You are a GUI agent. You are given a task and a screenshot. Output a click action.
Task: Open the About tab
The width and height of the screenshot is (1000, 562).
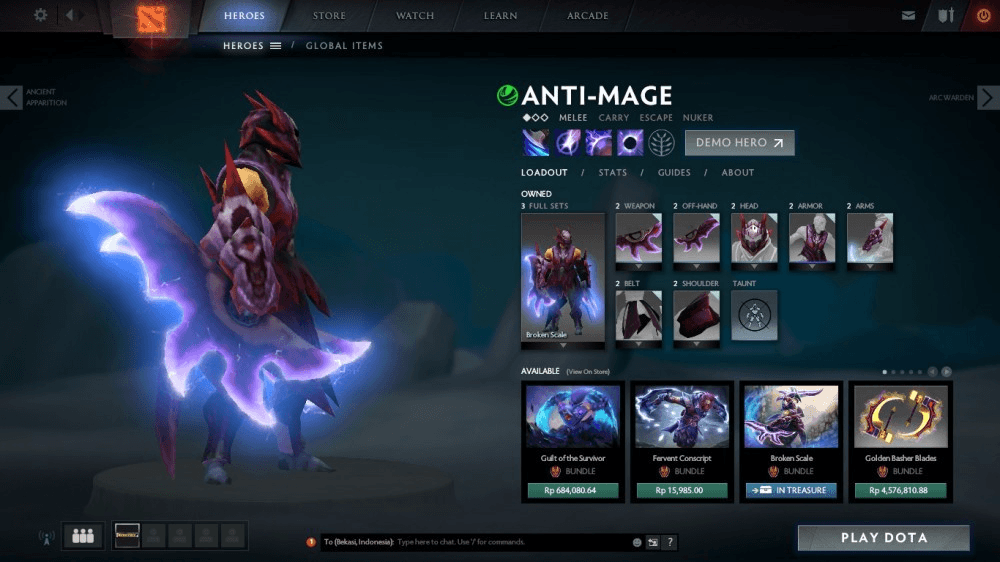tap(738, 172)
